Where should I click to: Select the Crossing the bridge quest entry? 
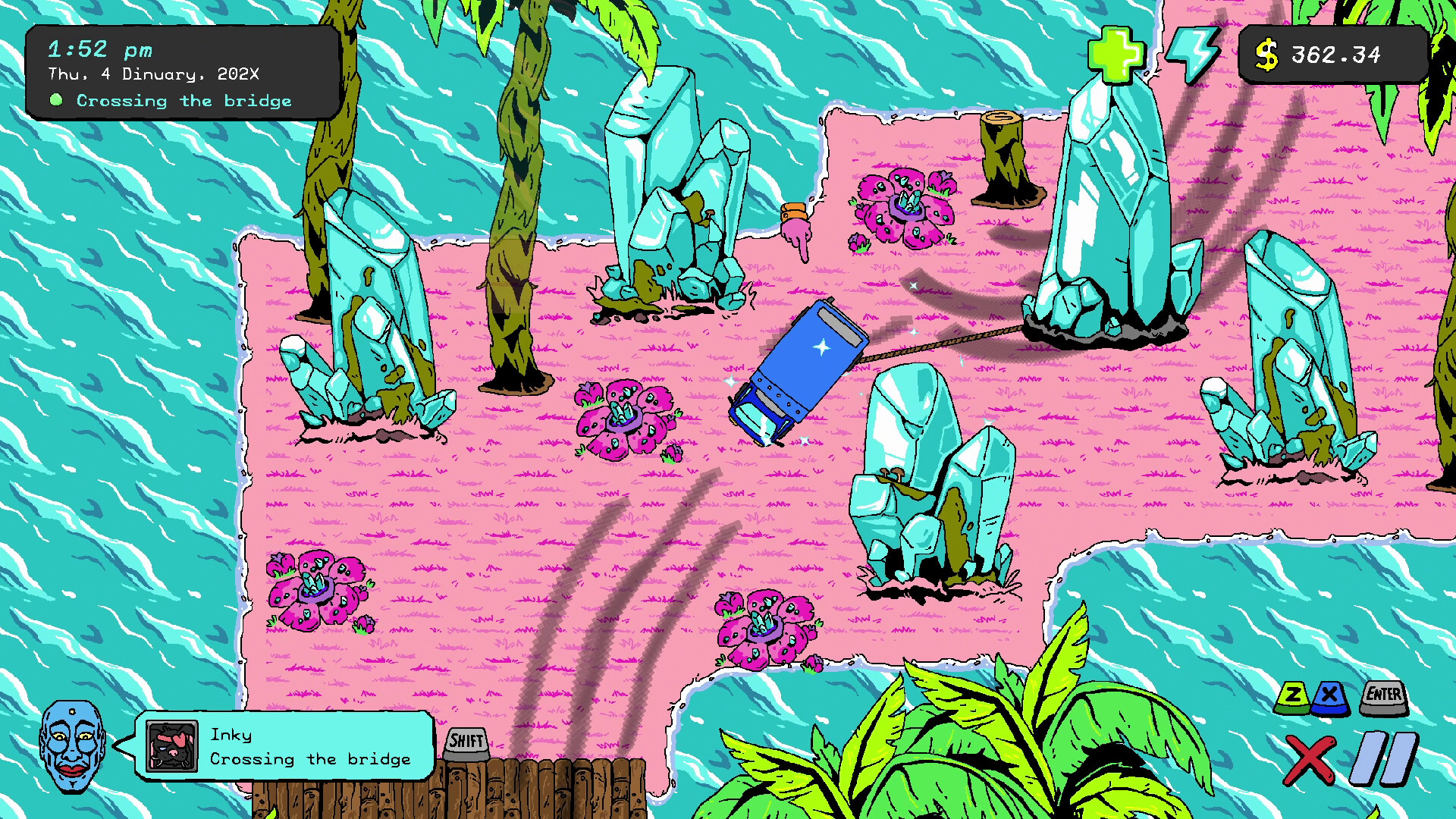(x=184, y=100)
